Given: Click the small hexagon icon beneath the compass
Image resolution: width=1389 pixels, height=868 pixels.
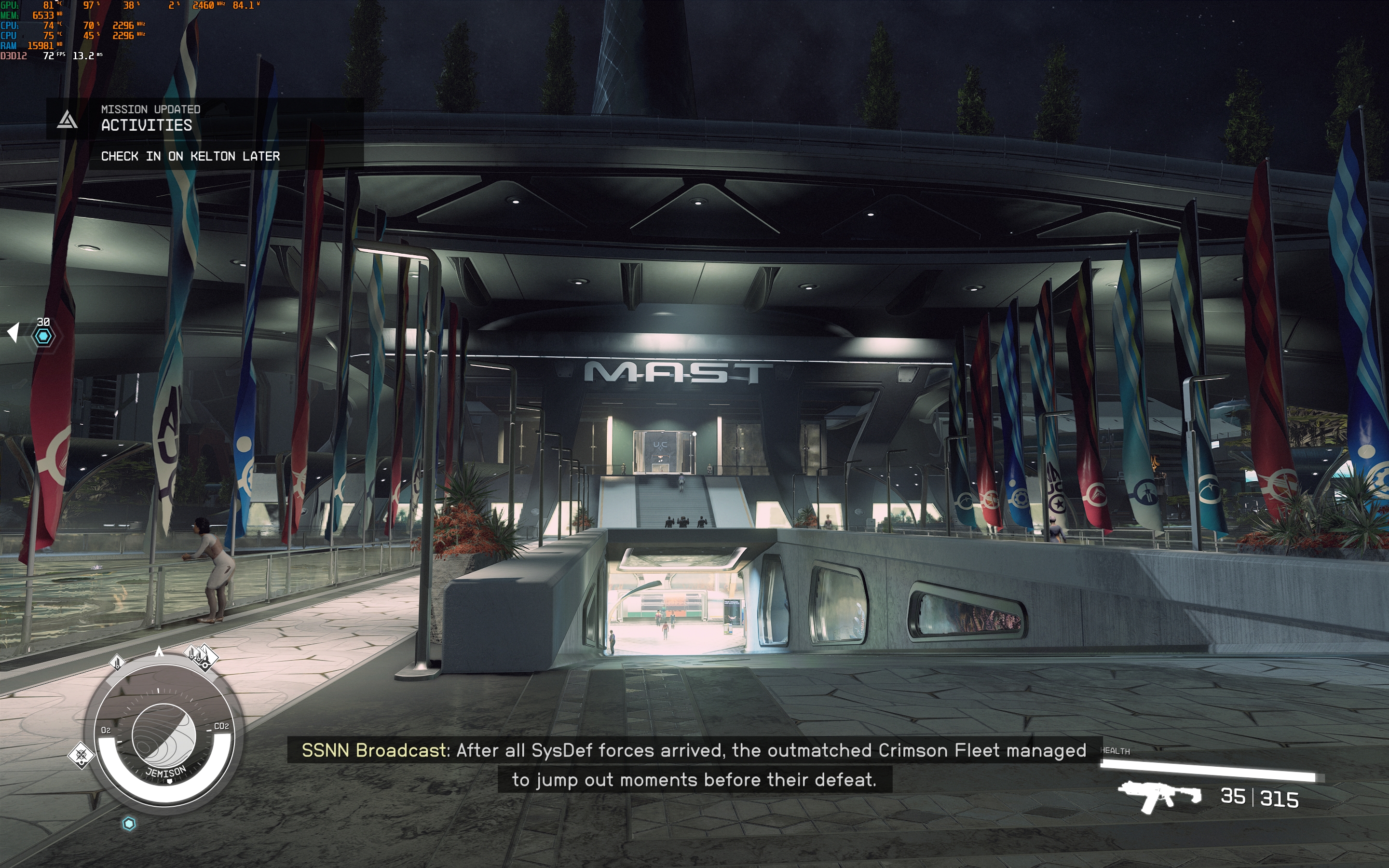Looking at the screenshot, I should [x=129, y=824].
